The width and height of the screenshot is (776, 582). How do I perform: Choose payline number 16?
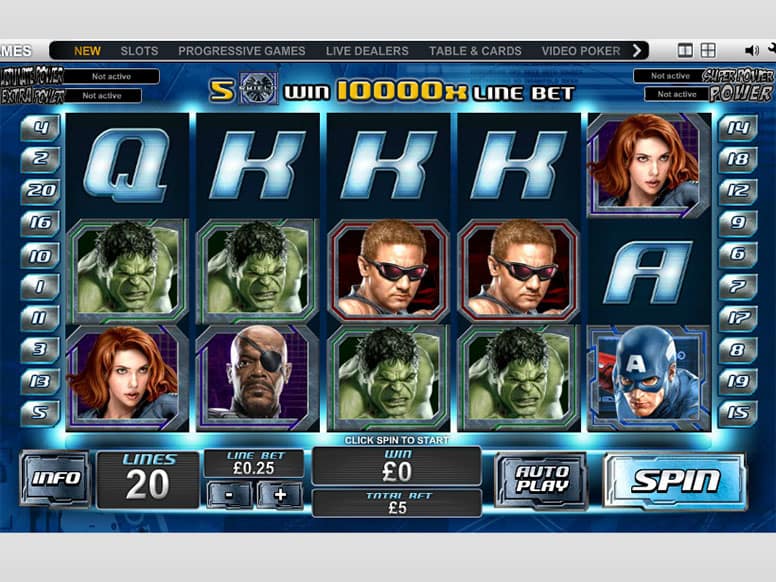pyautogui.click(x=41, y=222)
